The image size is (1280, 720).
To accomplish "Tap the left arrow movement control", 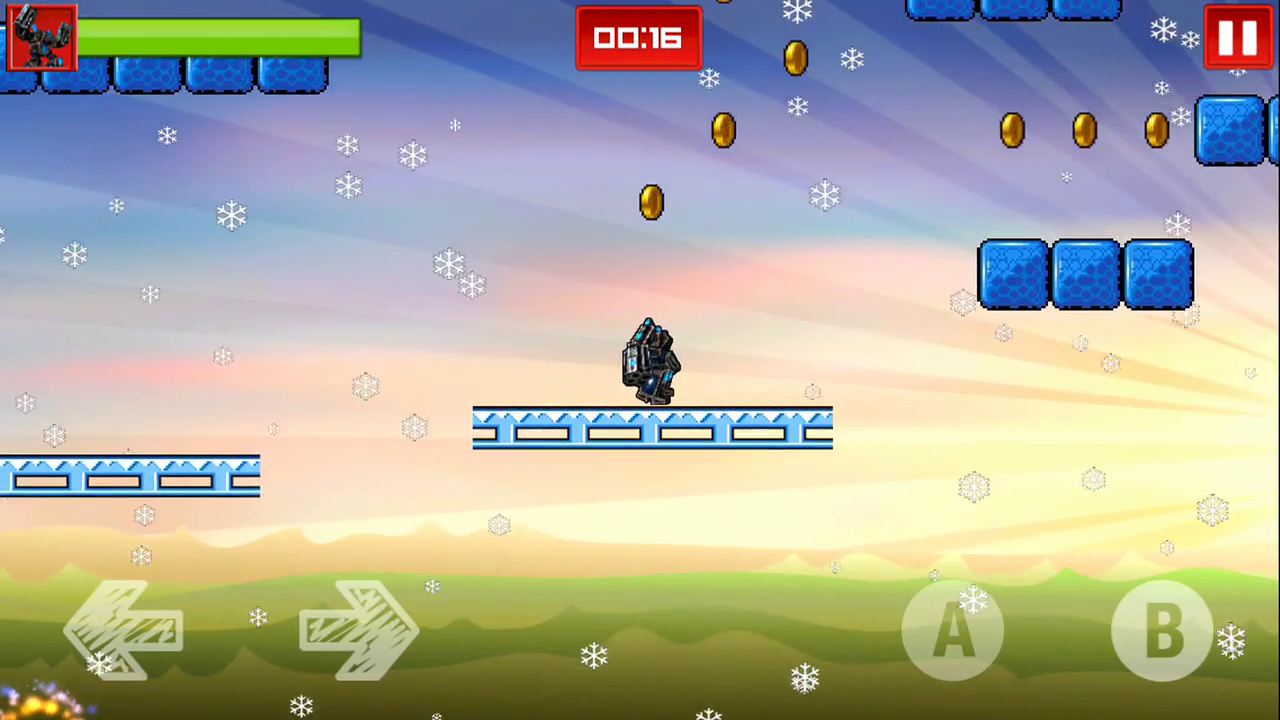I will [122, 630].
